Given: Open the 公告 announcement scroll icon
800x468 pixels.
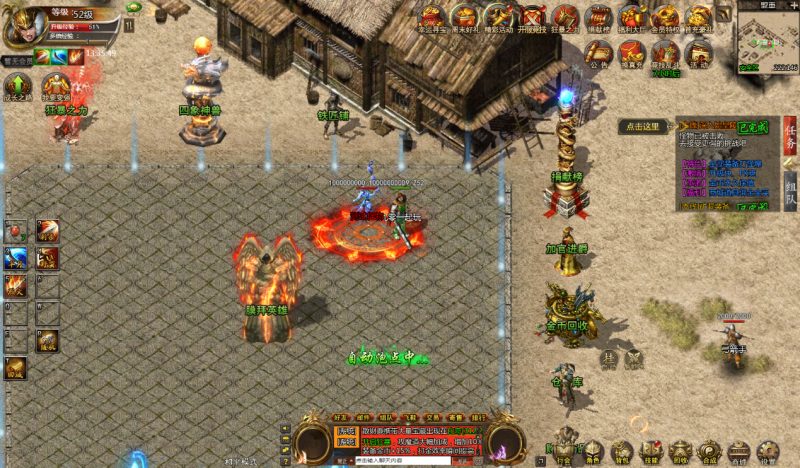Looking at the screenshot, I should (x=599, y=51).
